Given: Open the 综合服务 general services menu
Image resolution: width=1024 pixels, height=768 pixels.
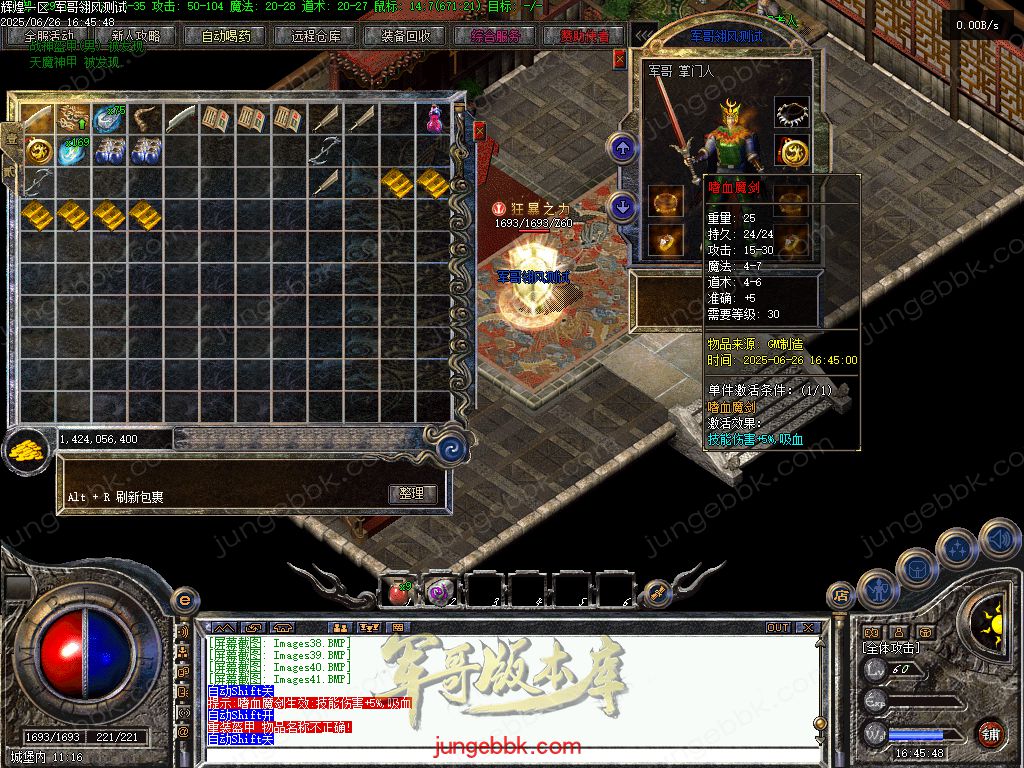Looking at the screenshot, I should click(495, 36).
